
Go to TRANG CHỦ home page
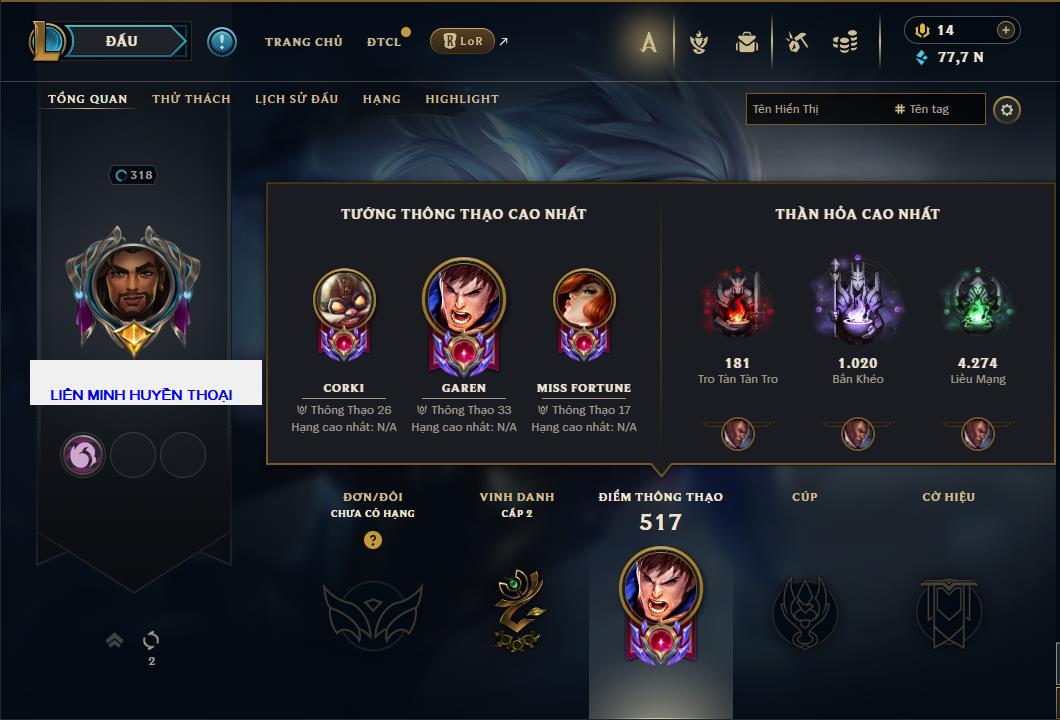303,42
